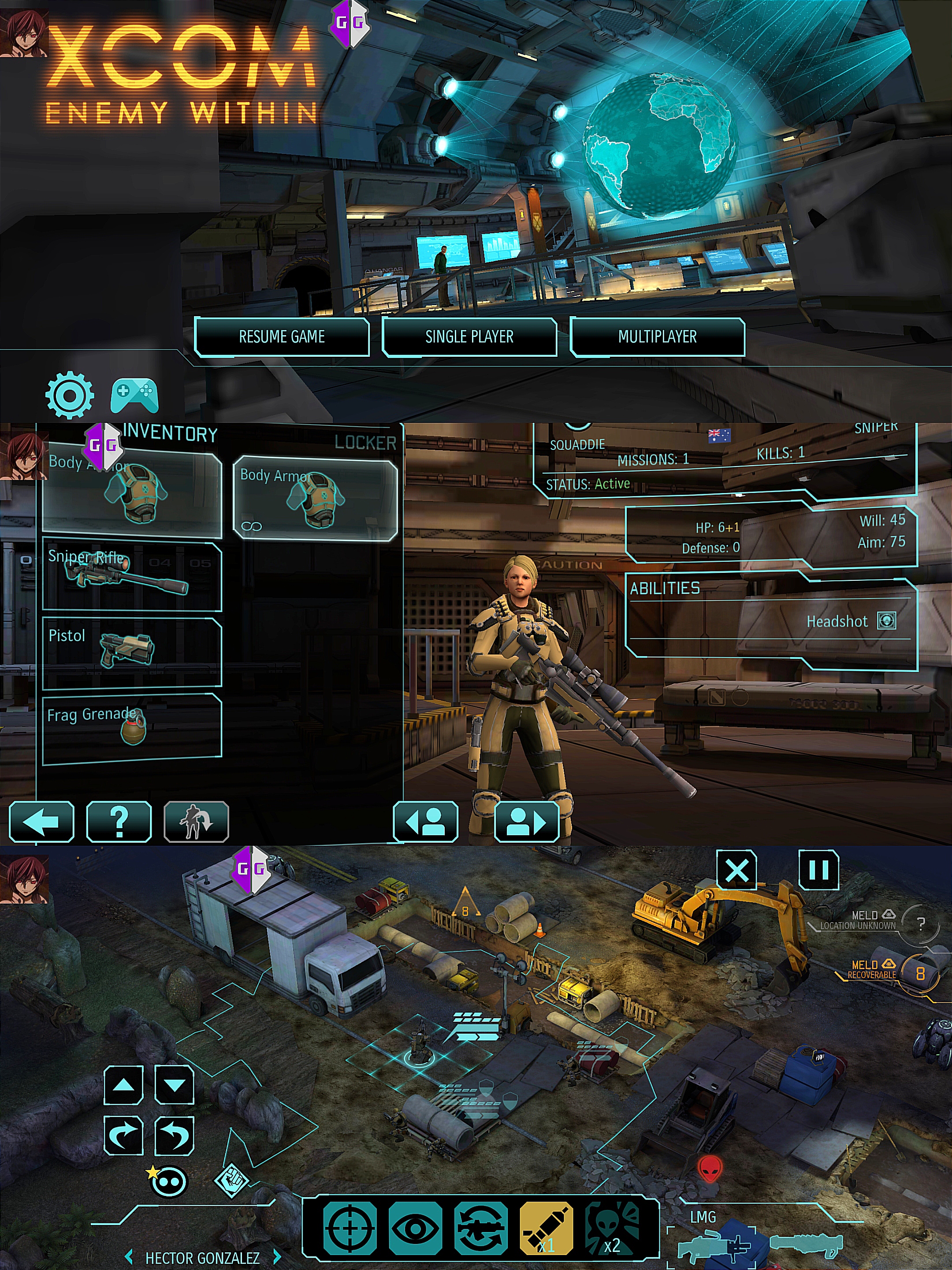This screenshot has height=1270, width=952.
Task: Activate the crosshair fire ability
Action: [350, 1229]
